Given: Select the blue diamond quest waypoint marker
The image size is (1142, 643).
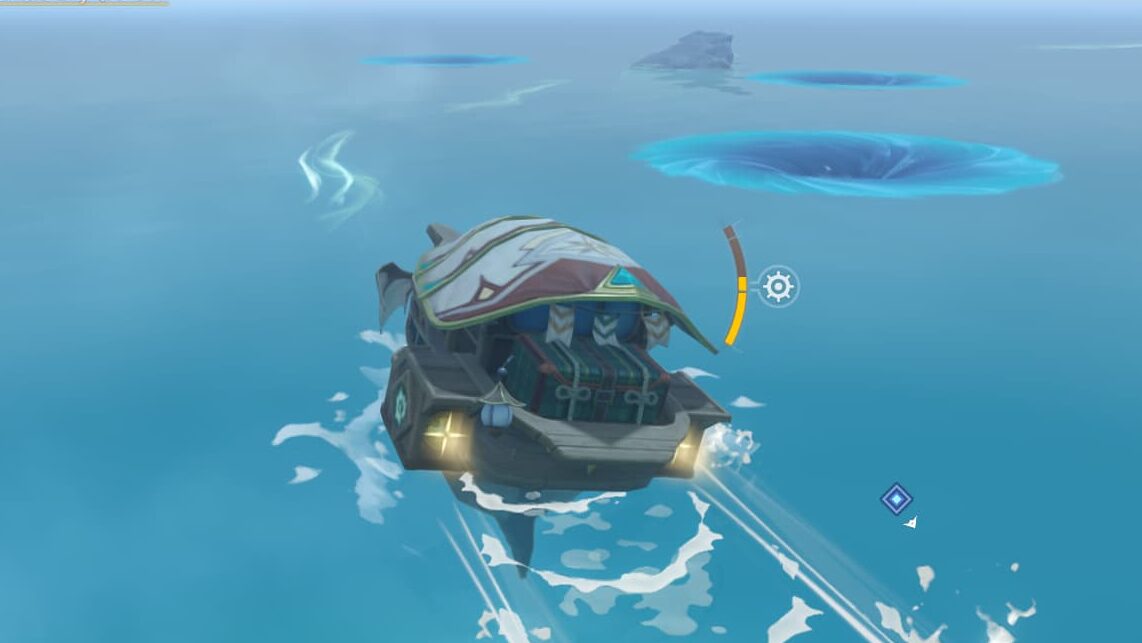Looking at the screenshot, I should (x=896, y=498).
